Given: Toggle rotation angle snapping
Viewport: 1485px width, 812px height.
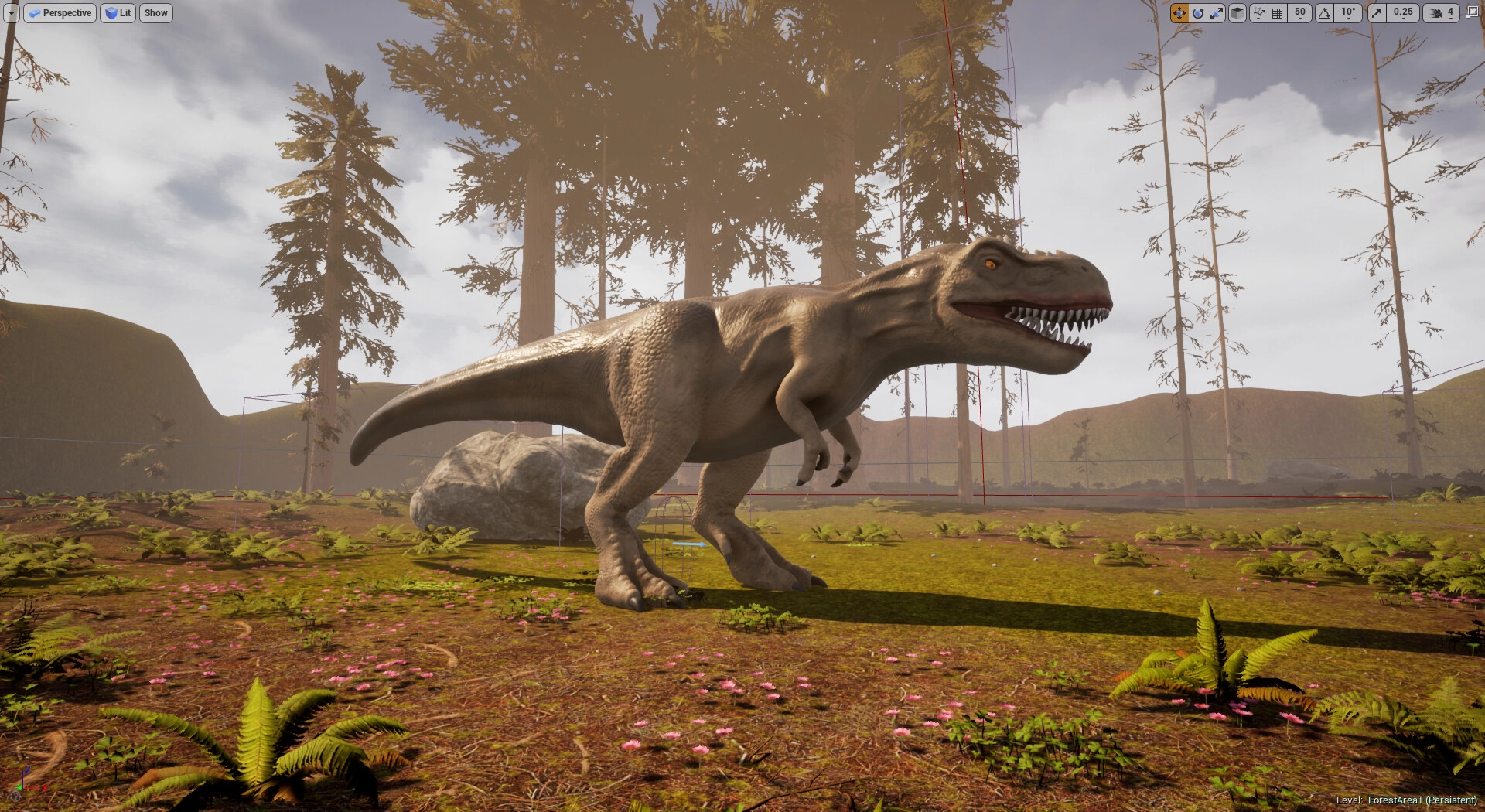Looking at the screenshot, I should (x=1325, y=13).
